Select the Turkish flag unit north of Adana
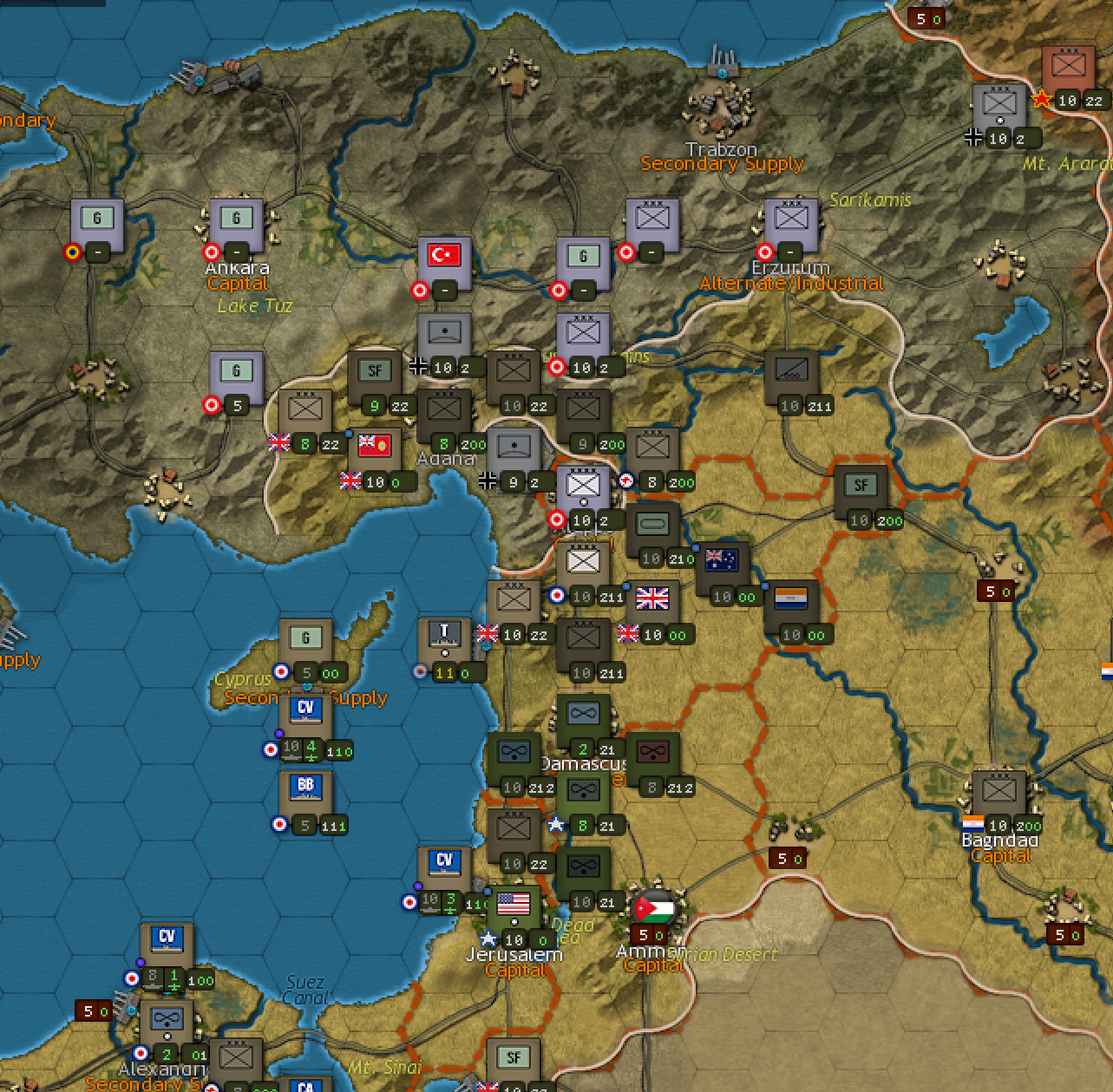The width and height of the screenshot is (1113, 1092). pos(445,256)
